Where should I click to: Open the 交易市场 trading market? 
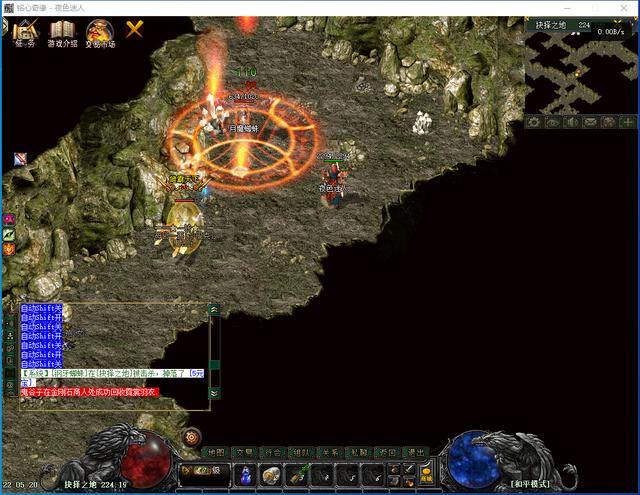(99, 33)
